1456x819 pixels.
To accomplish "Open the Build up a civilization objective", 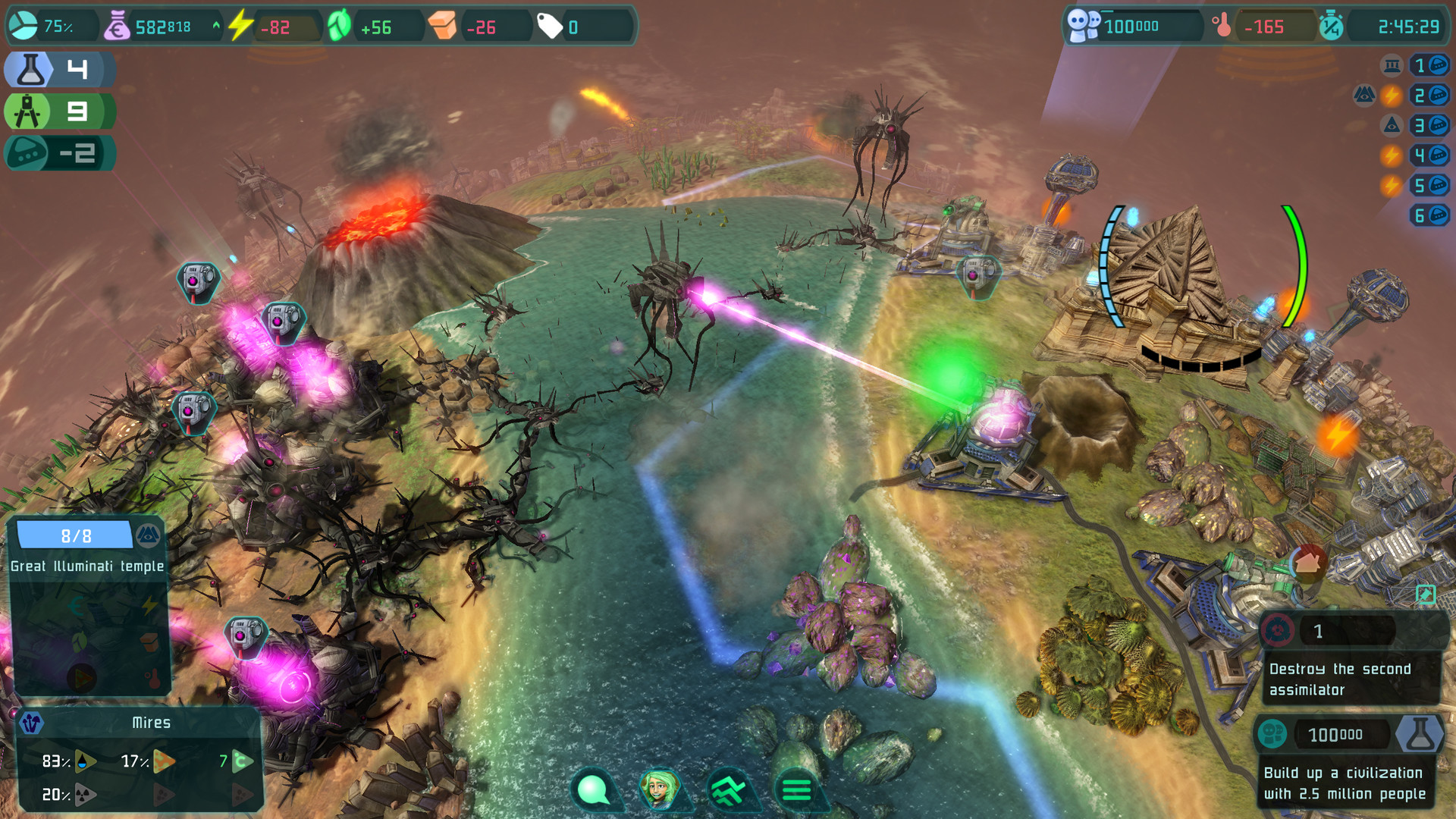I will (x=1345, y=783).
